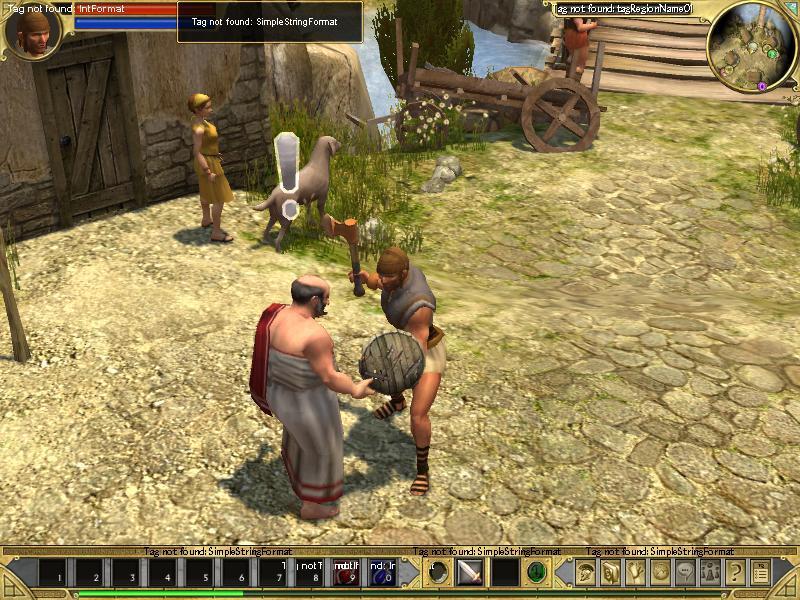Click the round ring skill slot
Viewport: 800px width, 600px height.
pos(436,573)
